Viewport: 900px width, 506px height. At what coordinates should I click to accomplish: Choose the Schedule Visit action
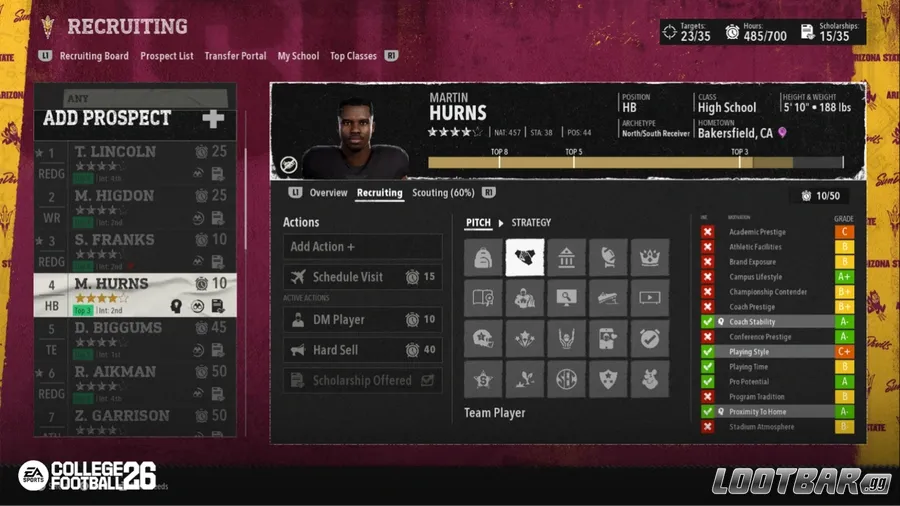362,277
